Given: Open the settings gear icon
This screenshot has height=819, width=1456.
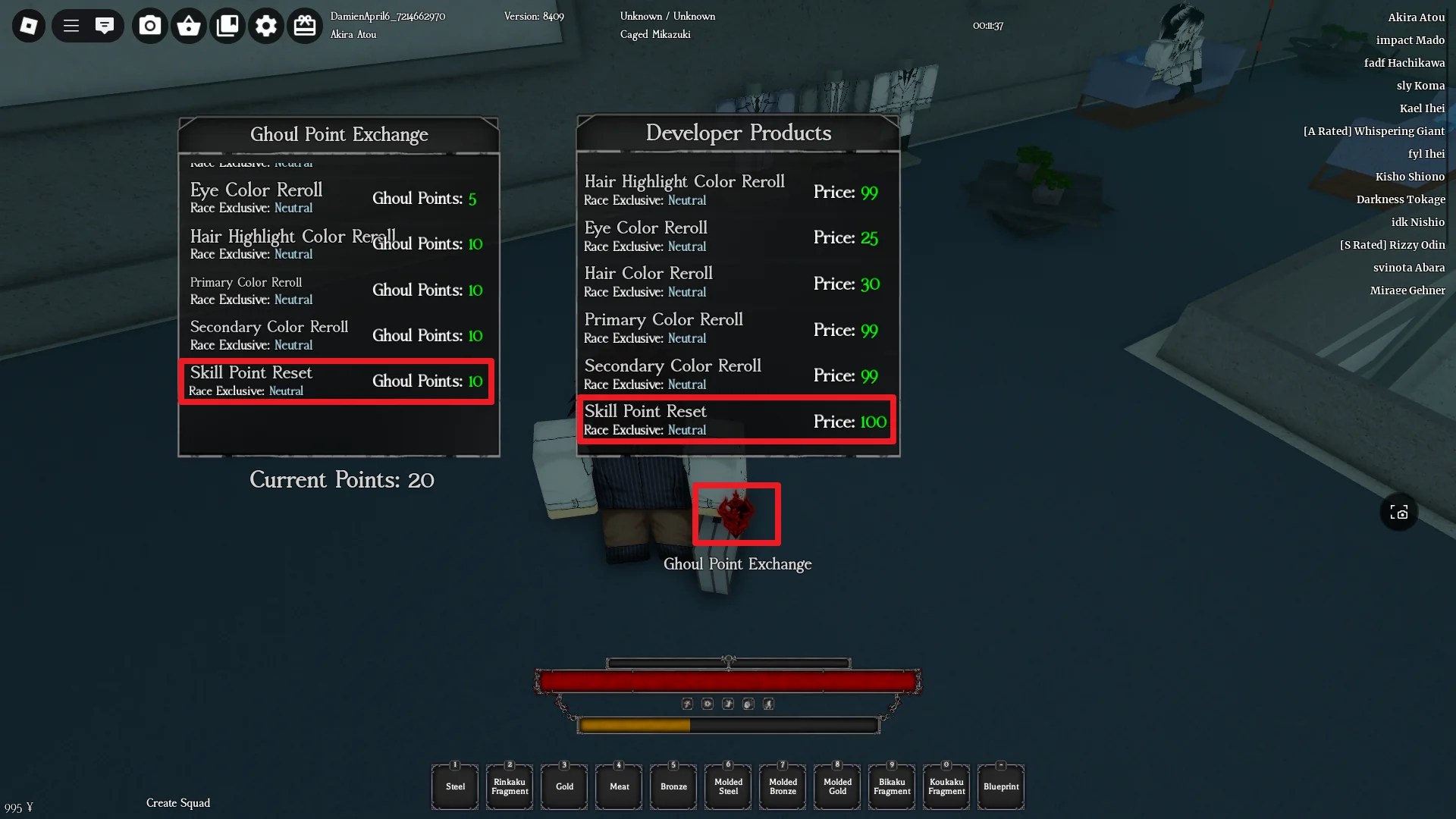Looking at the screenshot, I should pos(265,25).
